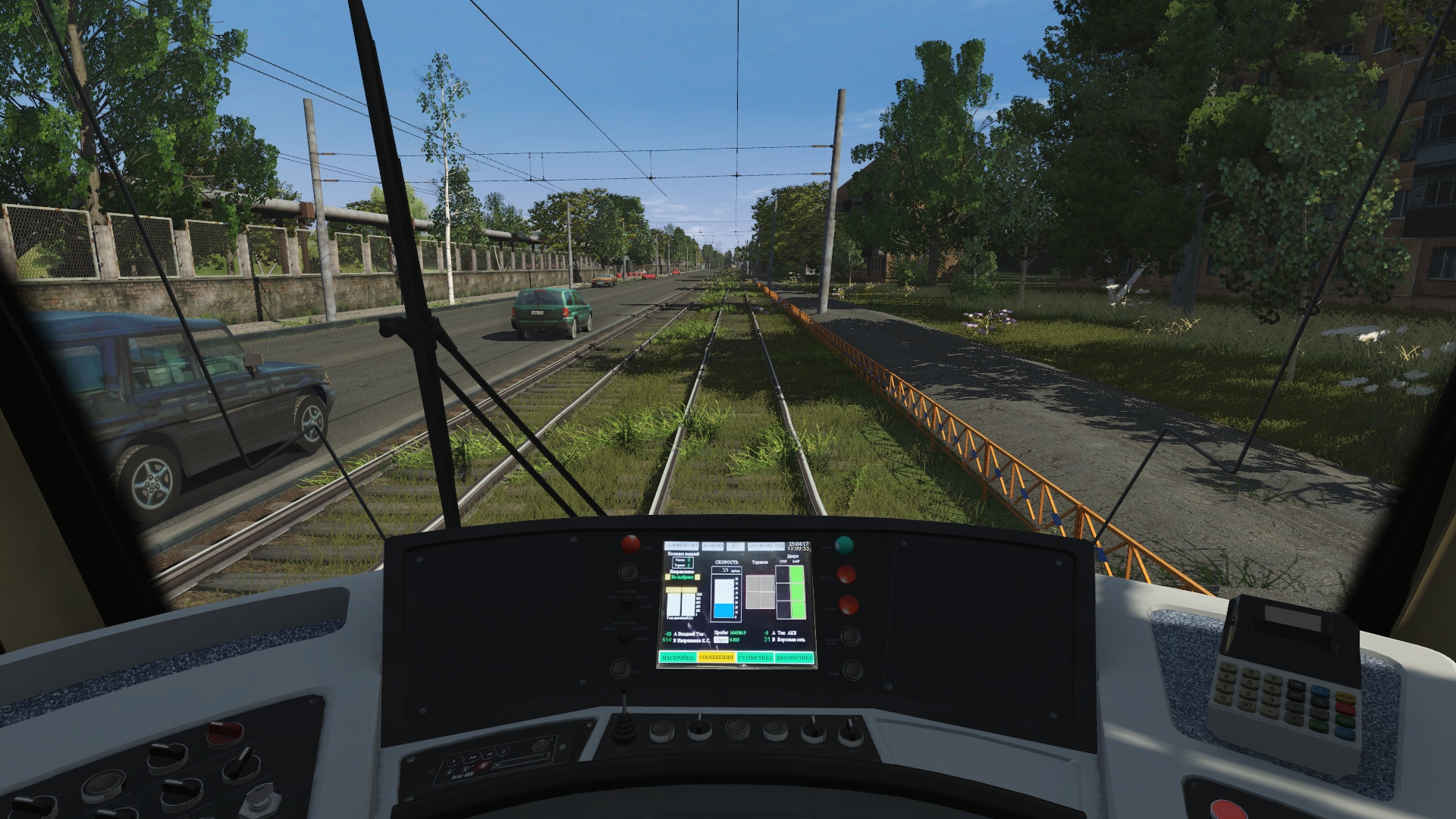Viewport: 1456px width, 819px height.
Task: Open the НАСТРОЙКА settings page
Action: coord(678,657)
